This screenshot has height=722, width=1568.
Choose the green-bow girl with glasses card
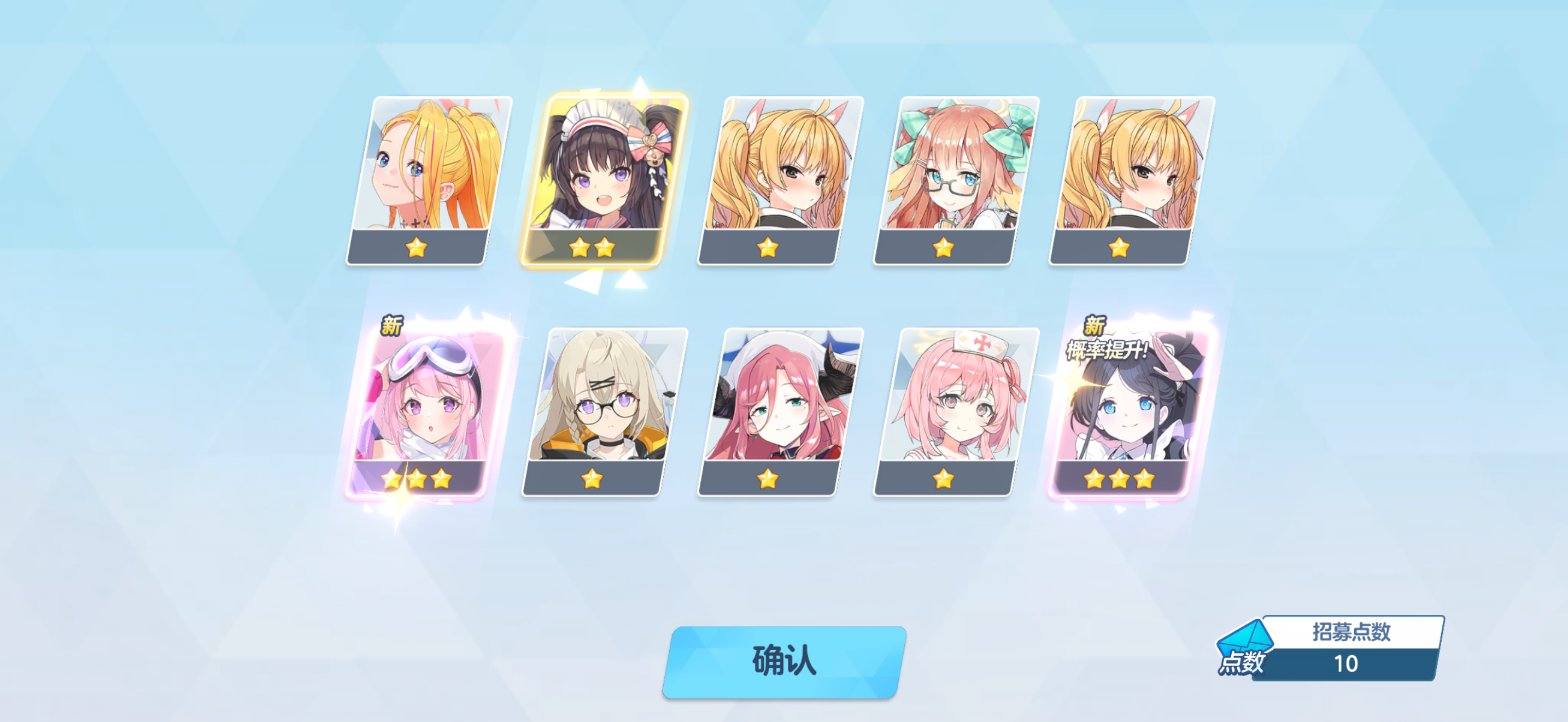(956, 179)
